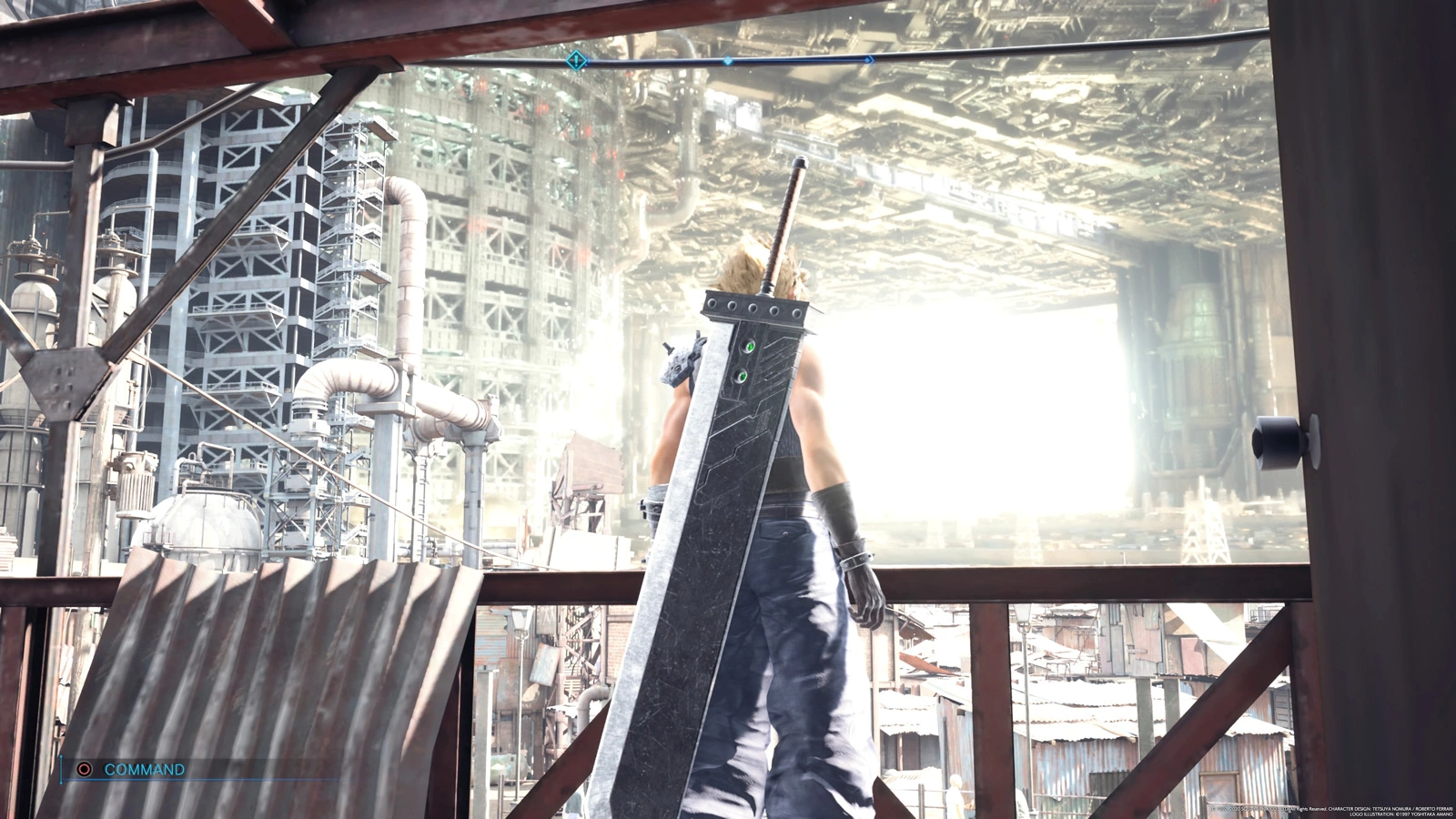Open the COMMAND menu label
Image resolution: width=1456 pixels, height=819 pixels.
pos(144,769)
